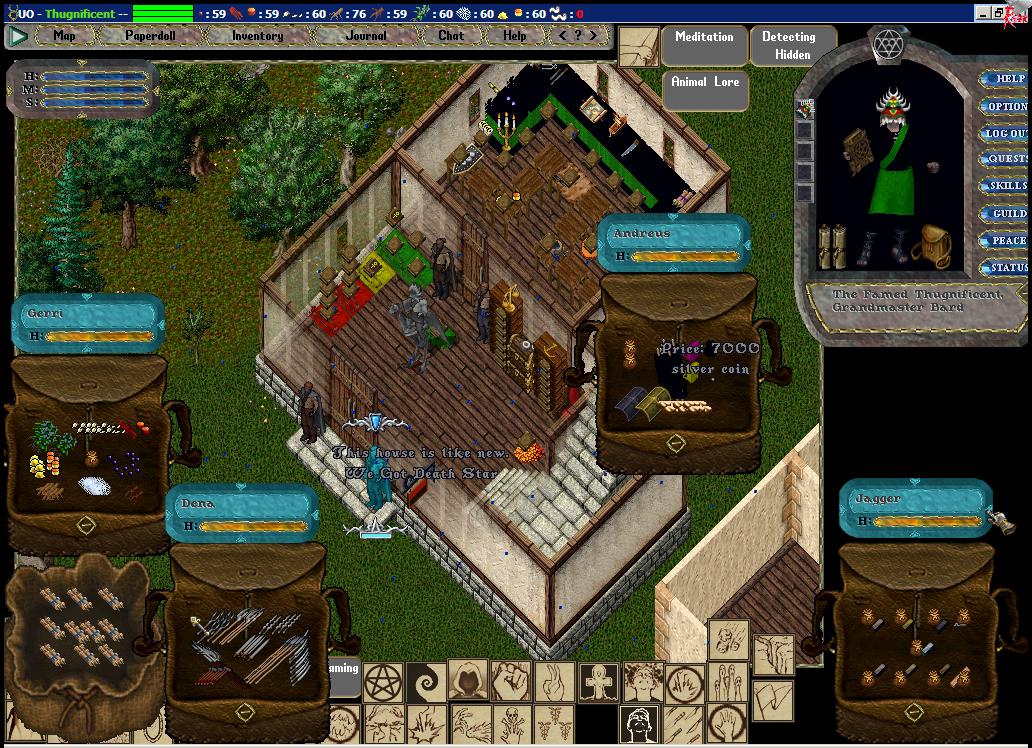Viewport: 1032px width, 748px height.
Task: Click LOG OUT on the paperdoll
Action: [x=1006, y=133]
